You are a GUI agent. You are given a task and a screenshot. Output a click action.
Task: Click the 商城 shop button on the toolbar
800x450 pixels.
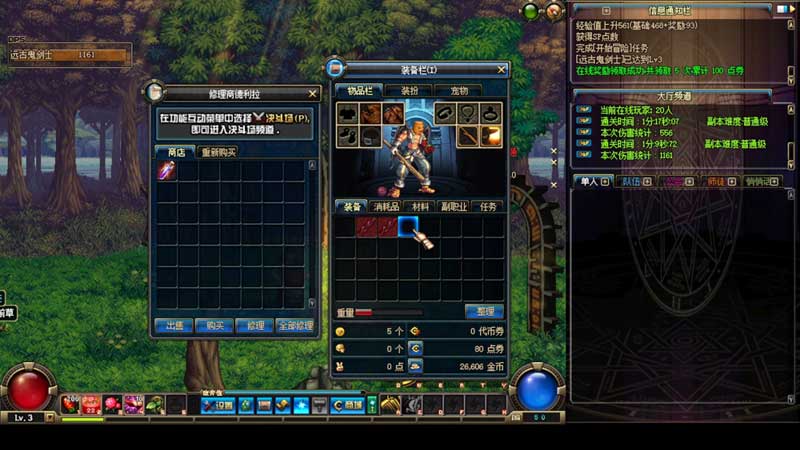347,405
